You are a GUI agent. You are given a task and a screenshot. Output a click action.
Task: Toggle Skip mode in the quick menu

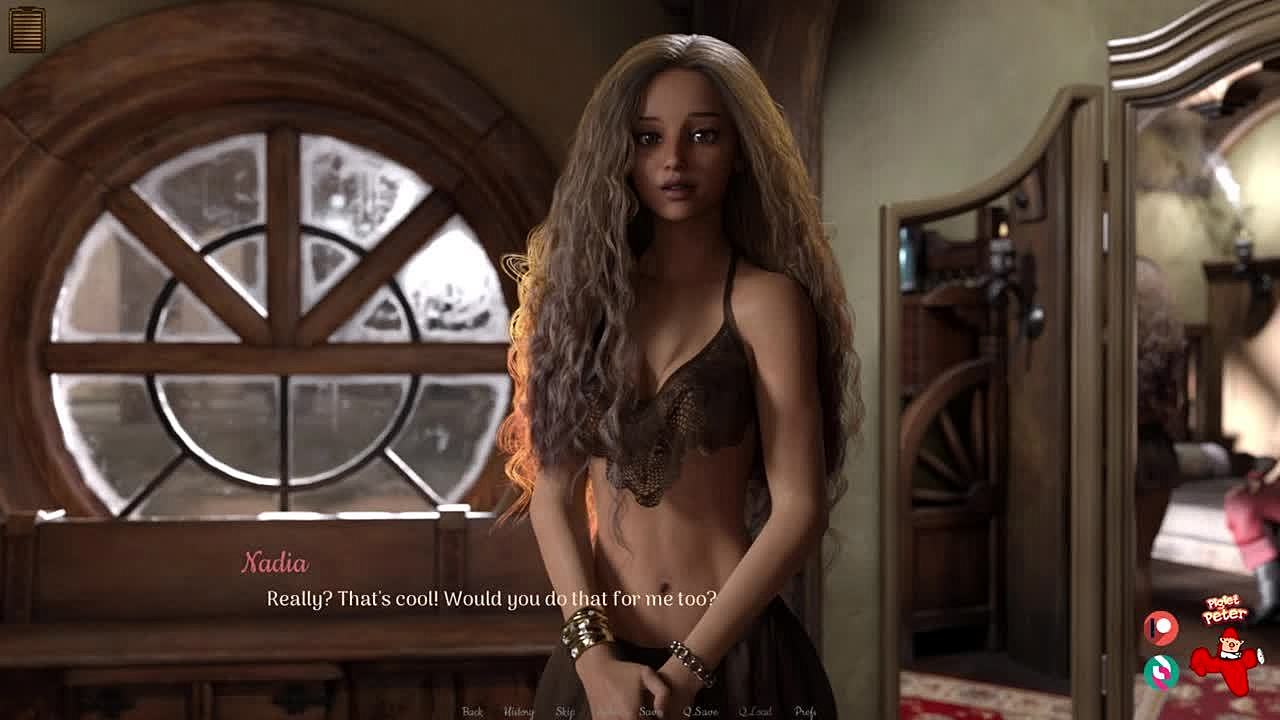click(565, 711)
